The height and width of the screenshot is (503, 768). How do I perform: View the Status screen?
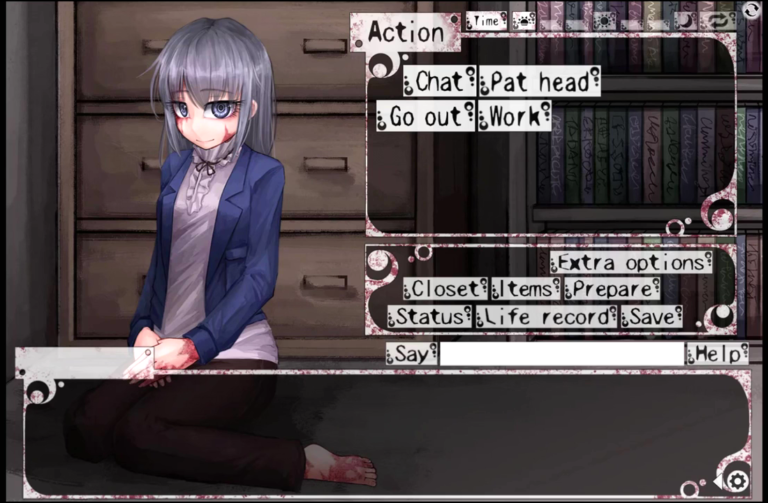(x=428, y=317)
